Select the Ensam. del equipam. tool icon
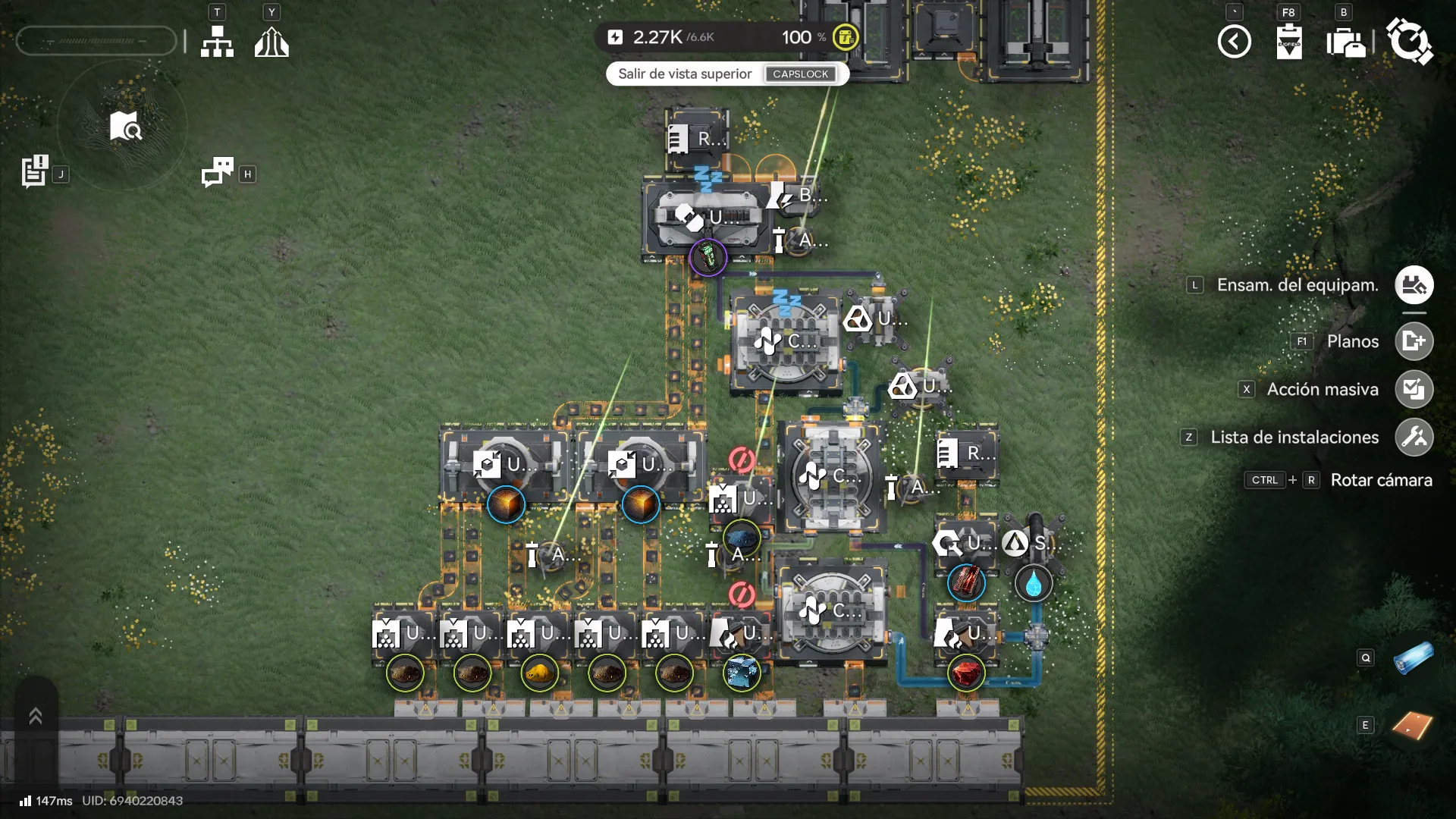The height and width of the screenshot is (819, 1456). [1414, 285]
